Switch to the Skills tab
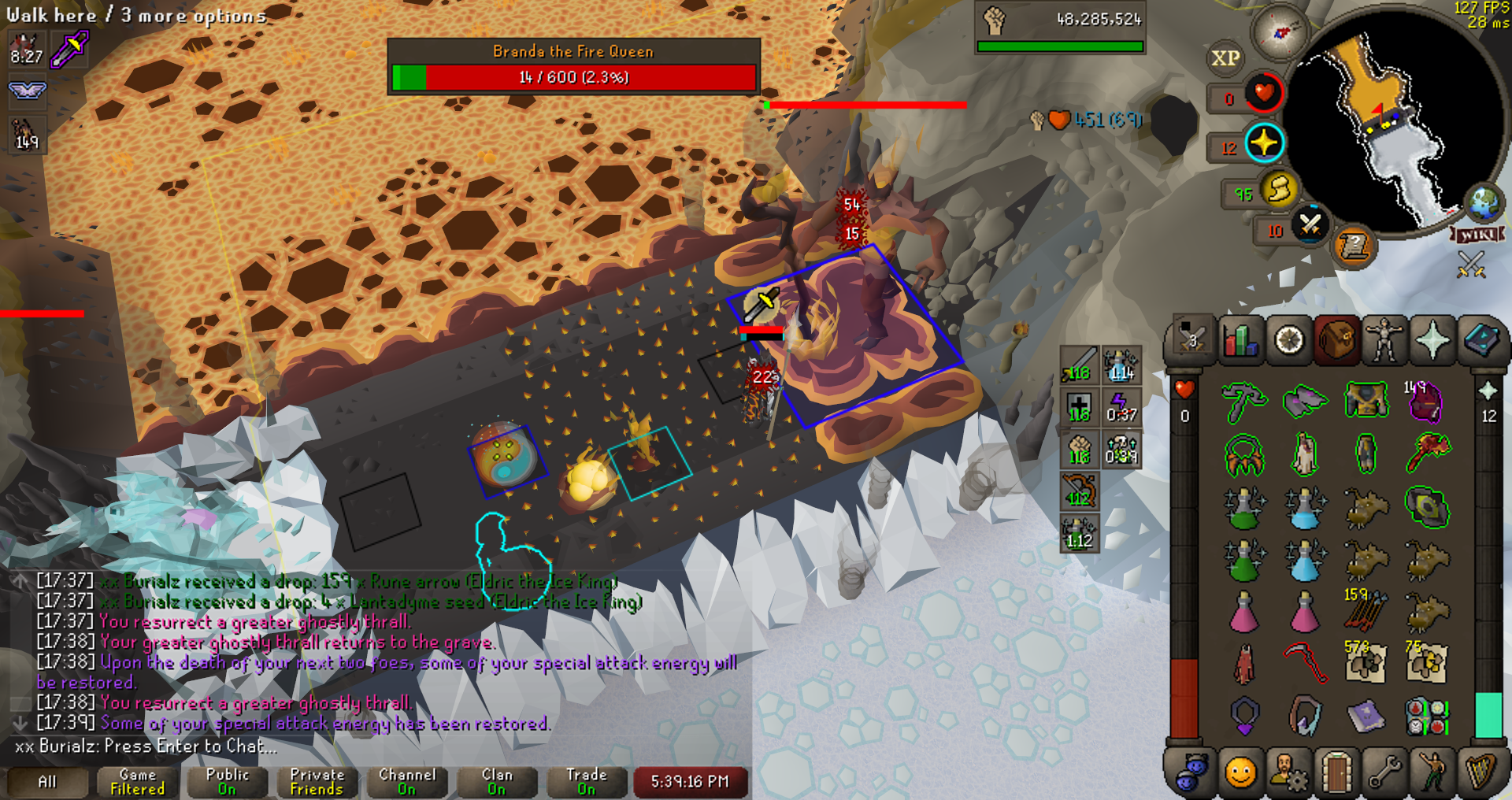Viewport: 1512px width, 800px height. [1240, 341]
